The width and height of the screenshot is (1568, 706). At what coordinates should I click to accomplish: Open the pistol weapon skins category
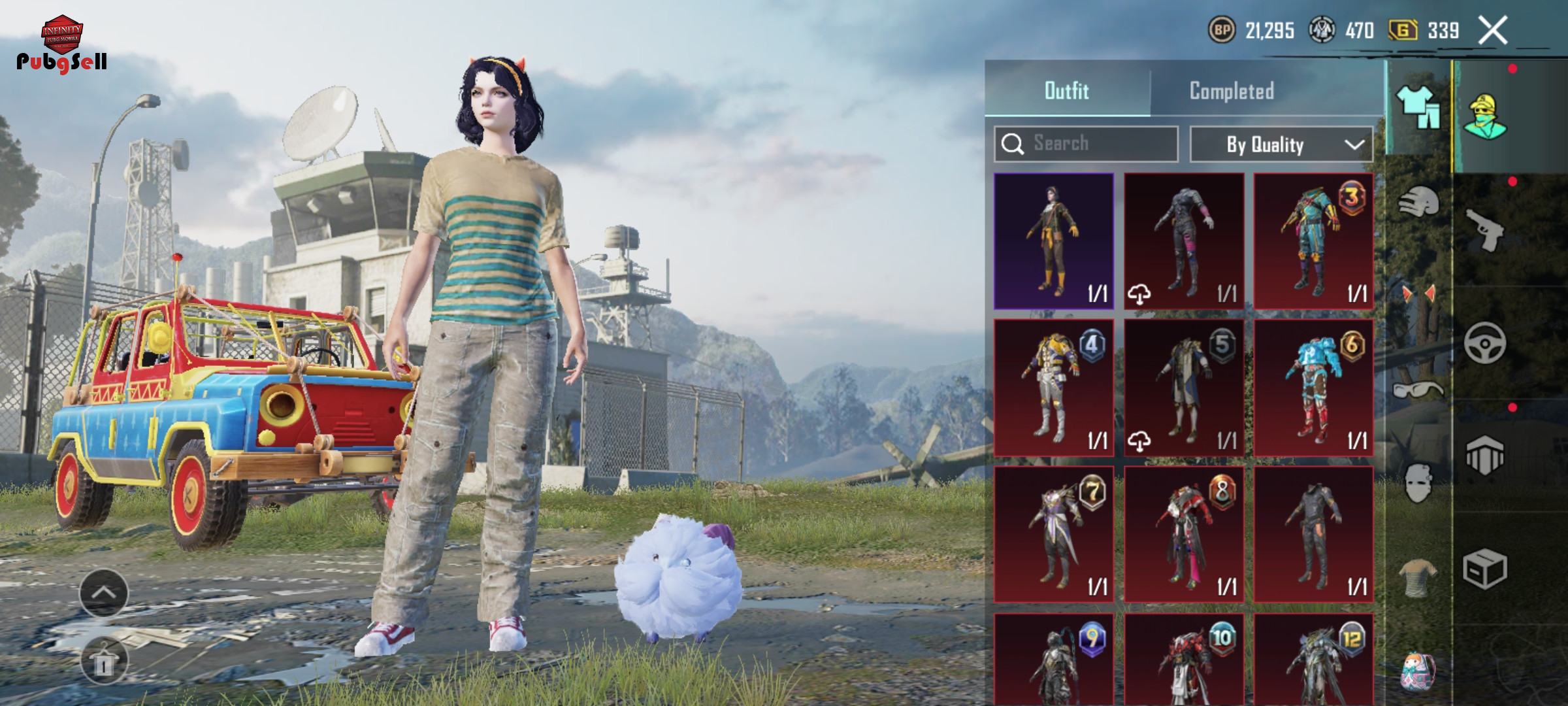pyautogui.click(x=1484, y=229)
